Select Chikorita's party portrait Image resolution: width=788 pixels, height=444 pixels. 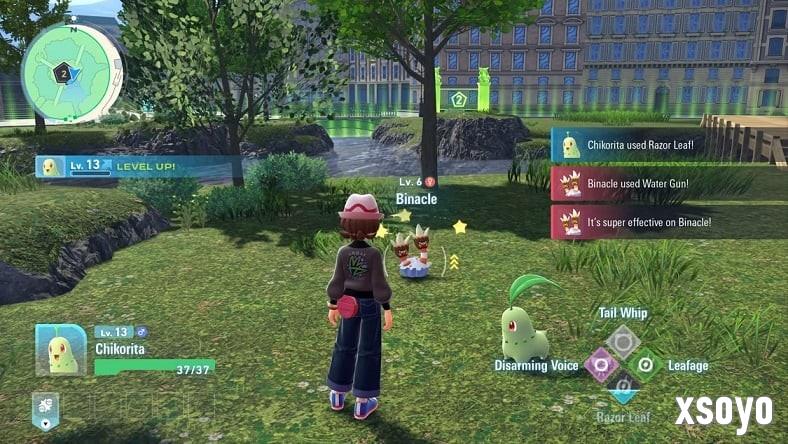point(62,349)
